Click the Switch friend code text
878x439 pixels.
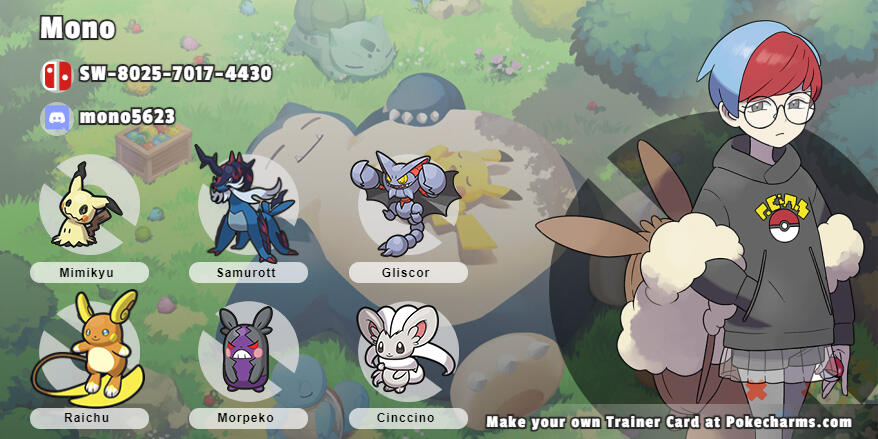tap(175, 74)
